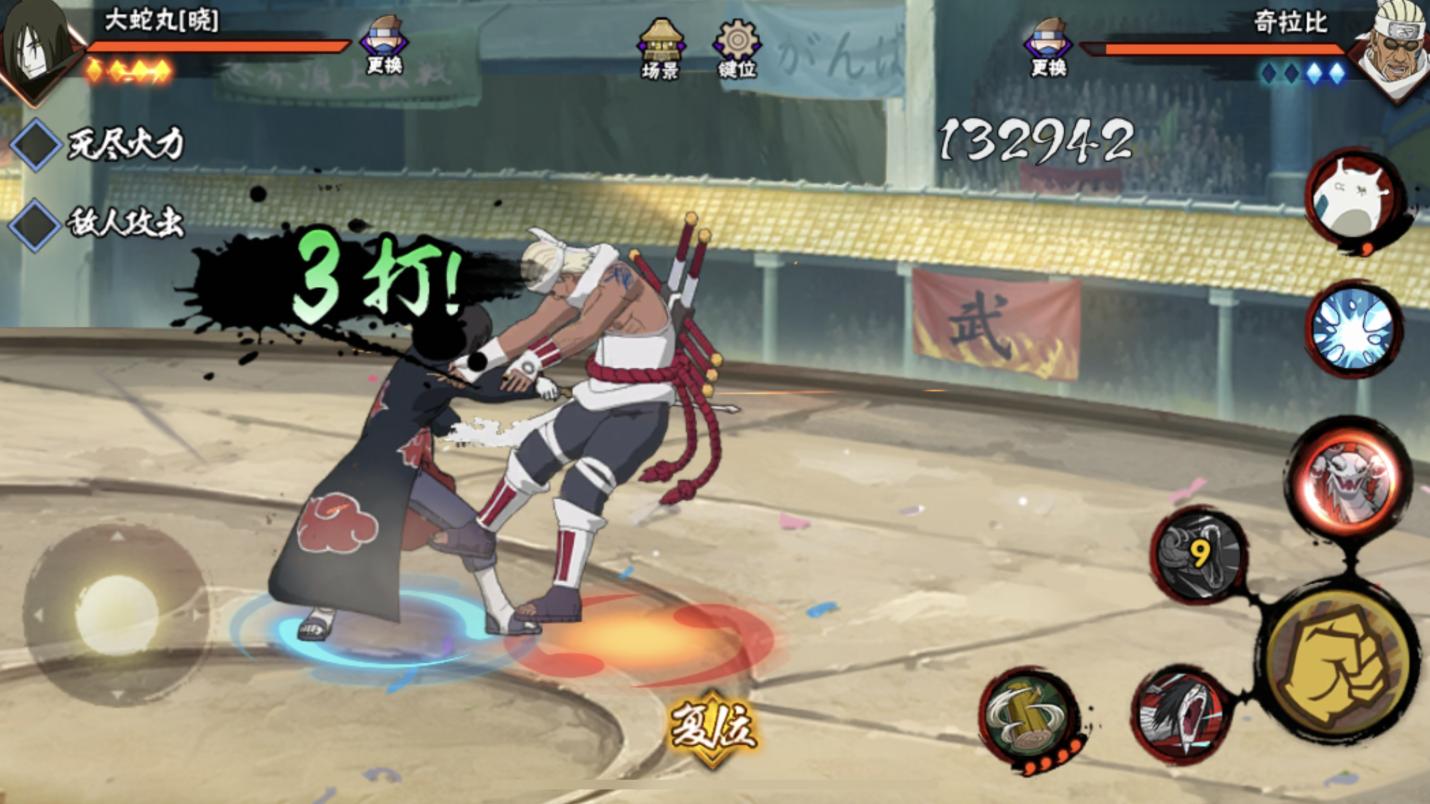Trigger the red glowing ultimate skill

pyautogui.click(x=1348, y=477)
